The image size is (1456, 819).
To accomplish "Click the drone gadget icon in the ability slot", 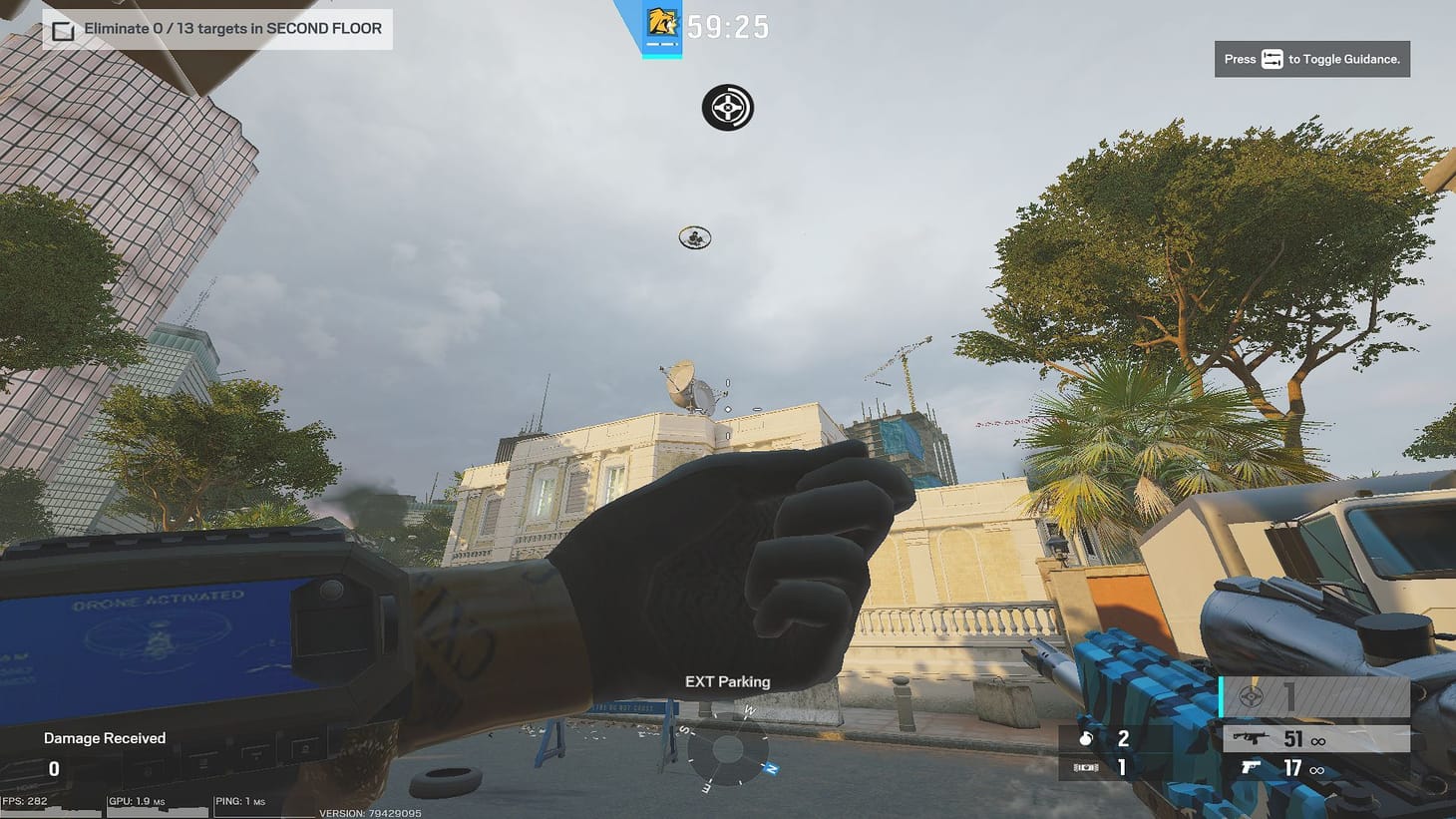I will click(x=1251, y=698).
